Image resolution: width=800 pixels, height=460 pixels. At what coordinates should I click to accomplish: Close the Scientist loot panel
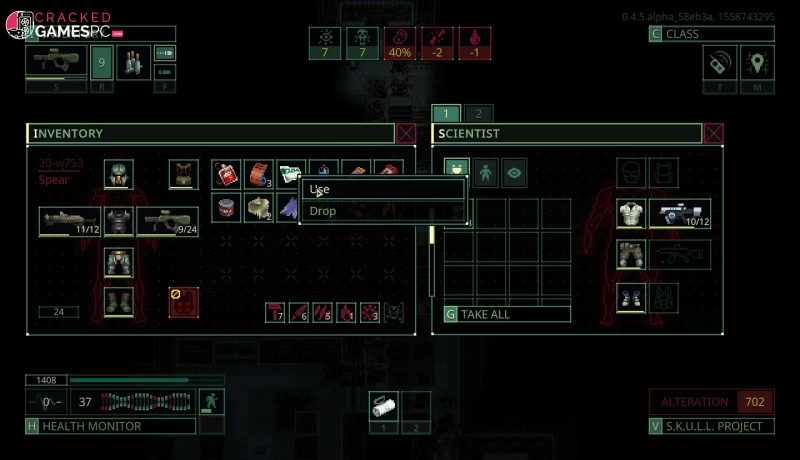pyautogui.click(x=713, y=133)
